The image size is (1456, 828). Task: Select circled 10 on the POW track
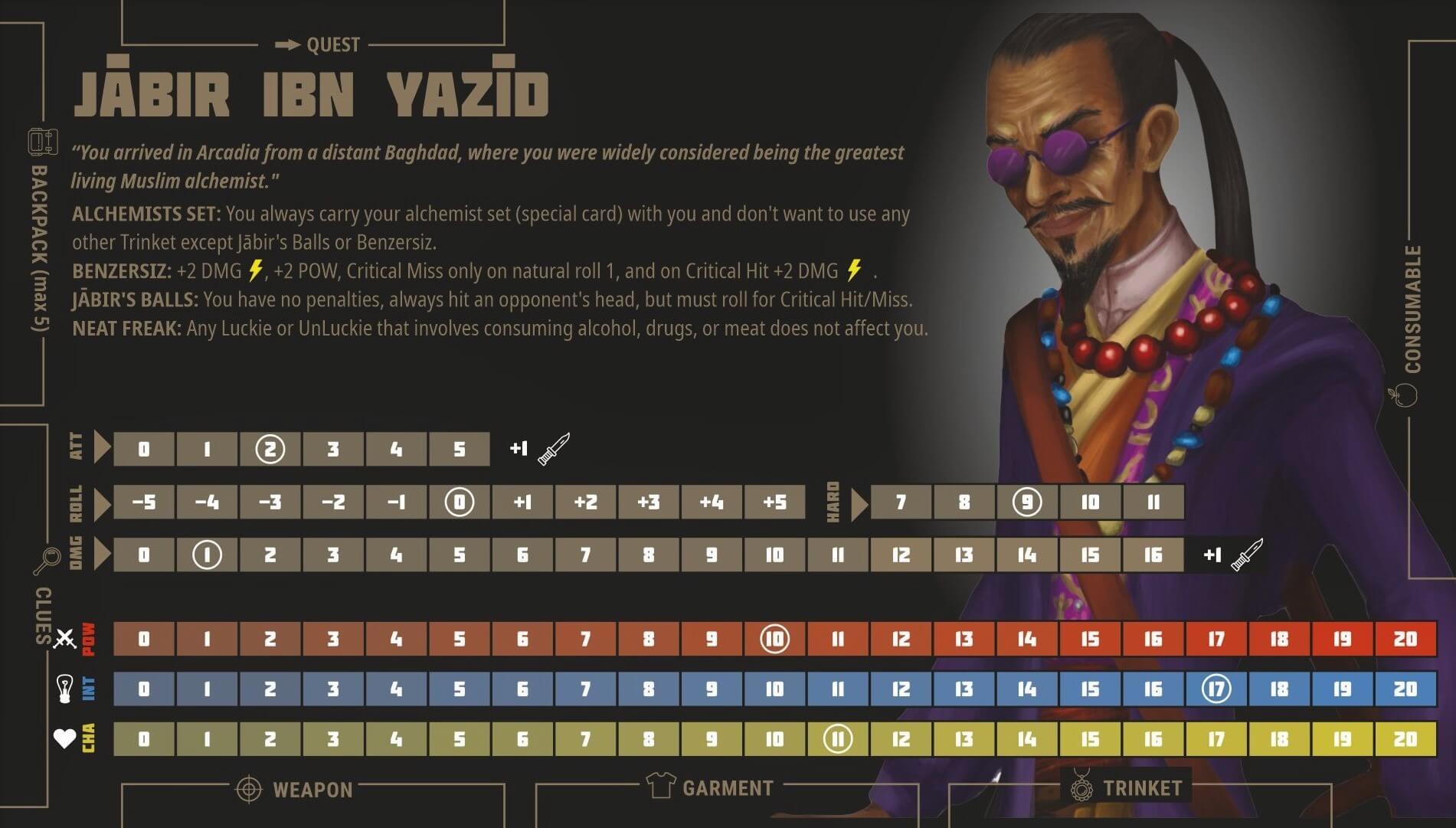coord(774,639)
